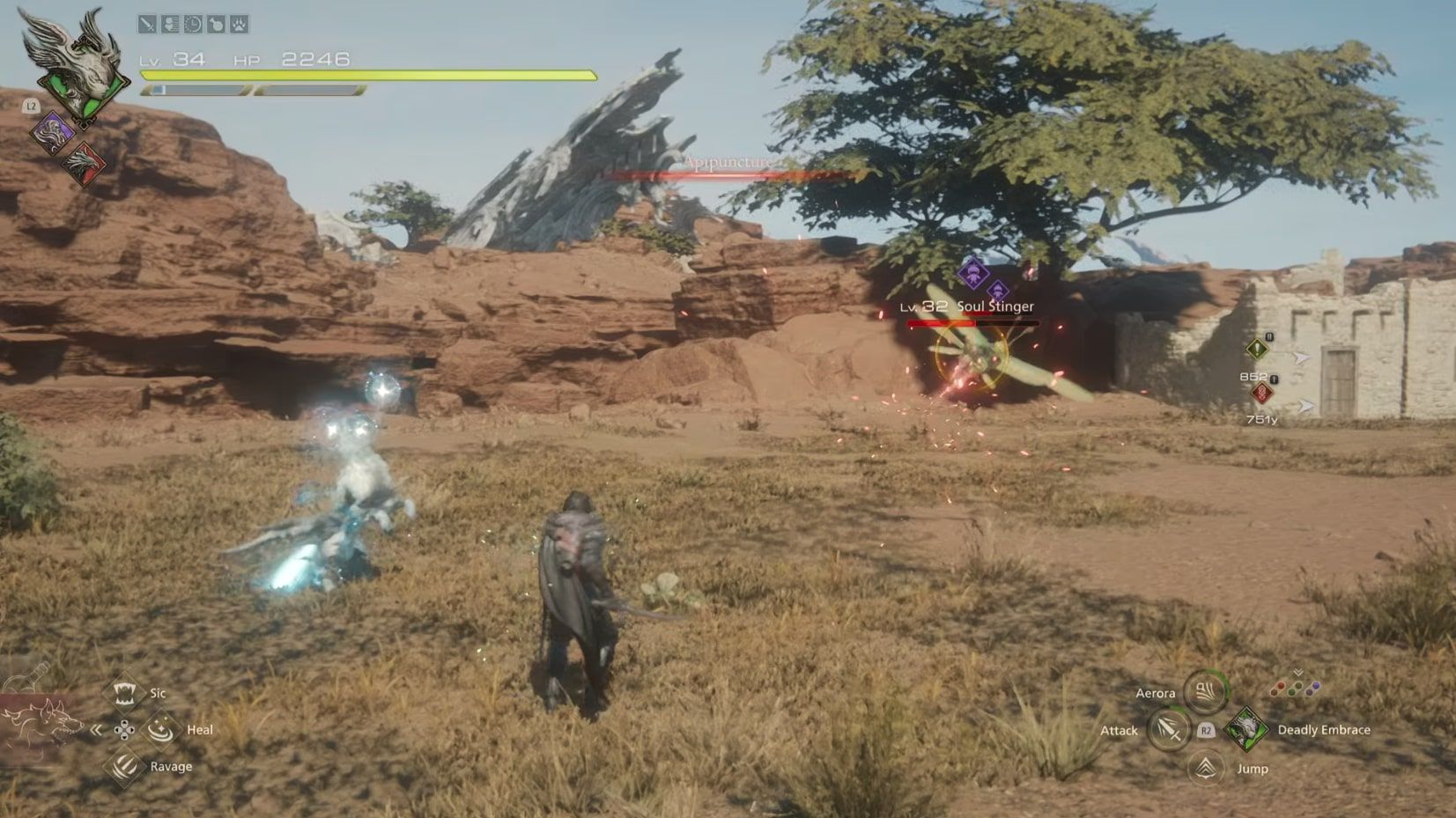
Task: Click the clock icon in the top status bar
Action: pyautogui.click(x=193, y=23)
